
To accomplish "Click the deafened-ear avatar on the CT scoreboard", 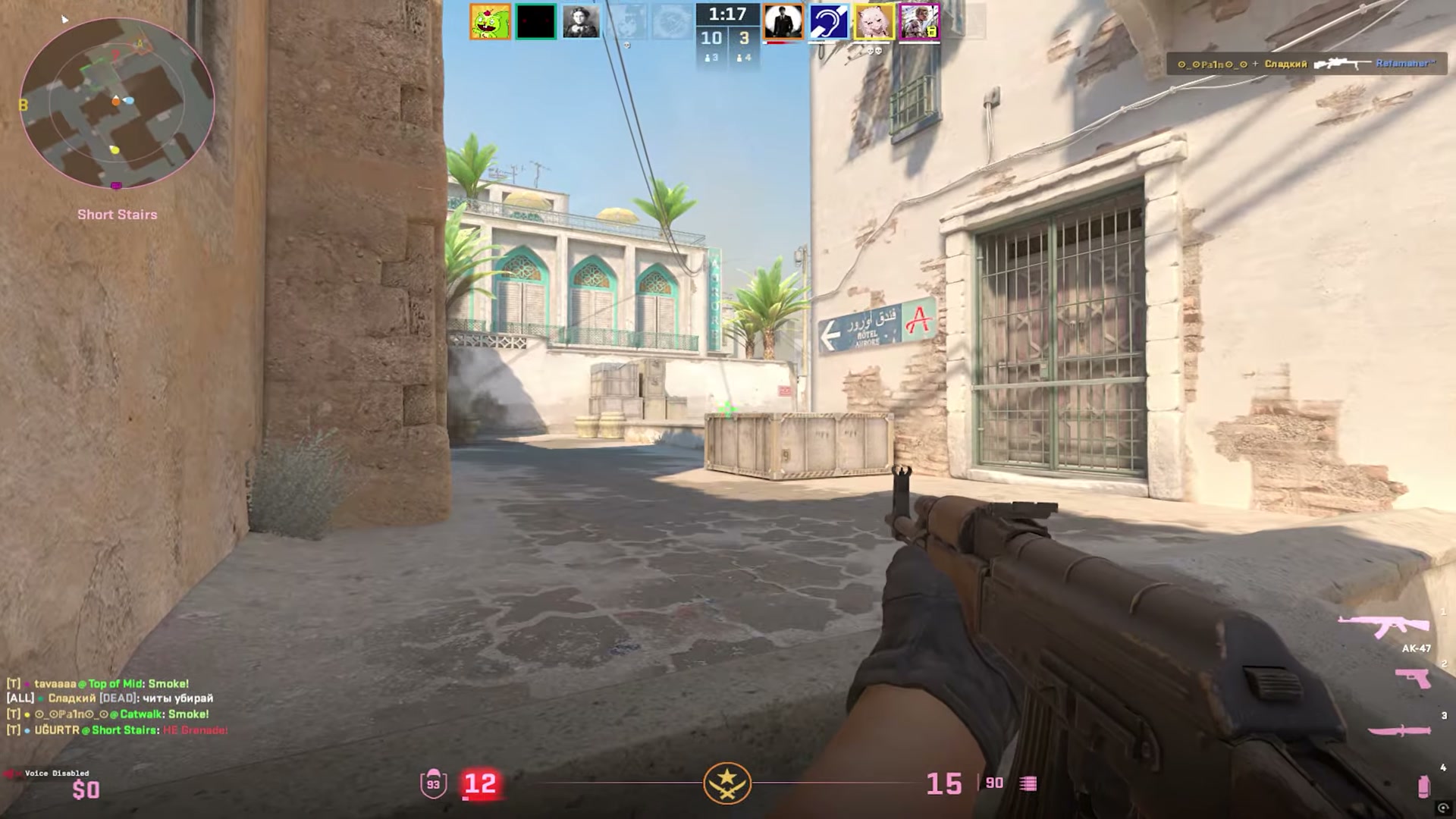I will point(828,21).
